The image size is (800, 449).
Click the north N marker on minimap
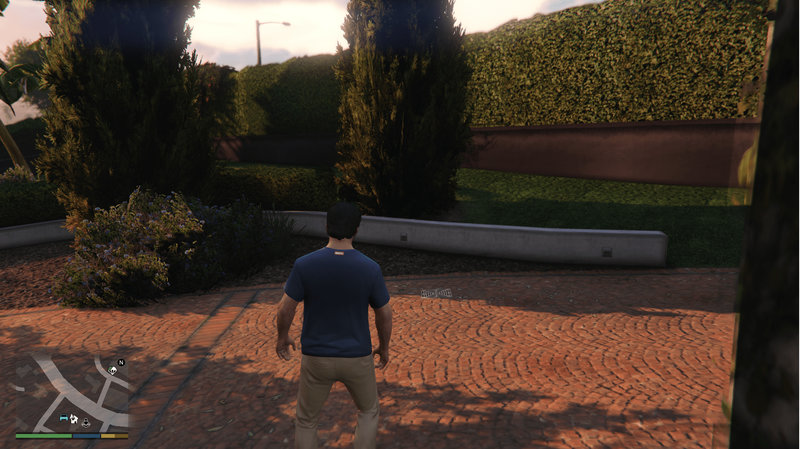[120, 362]
